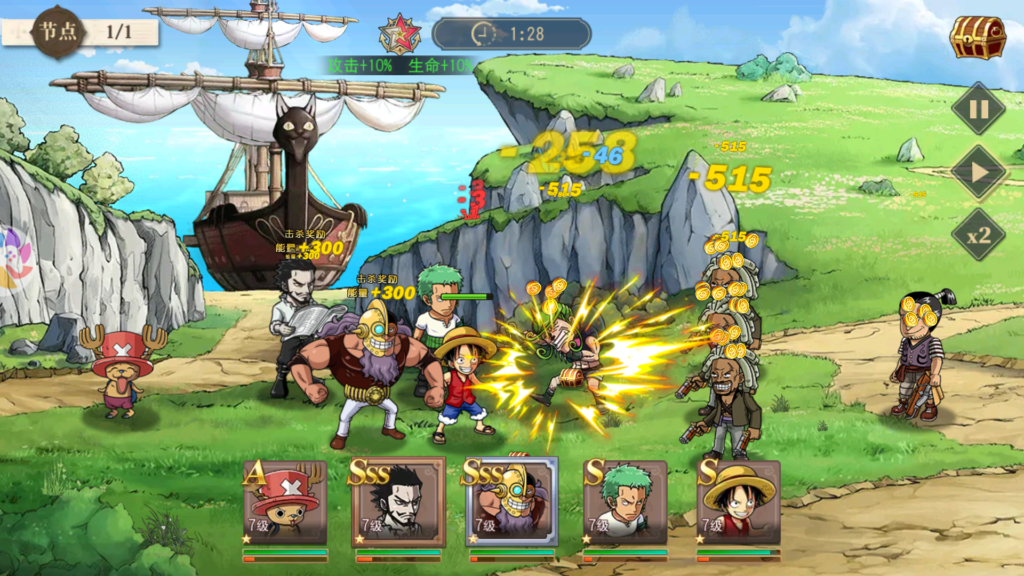Image resolution: width=1024 pixels, height=576 pixels.
Task: Tap the red star buff emblem
Action: point(399,35)
